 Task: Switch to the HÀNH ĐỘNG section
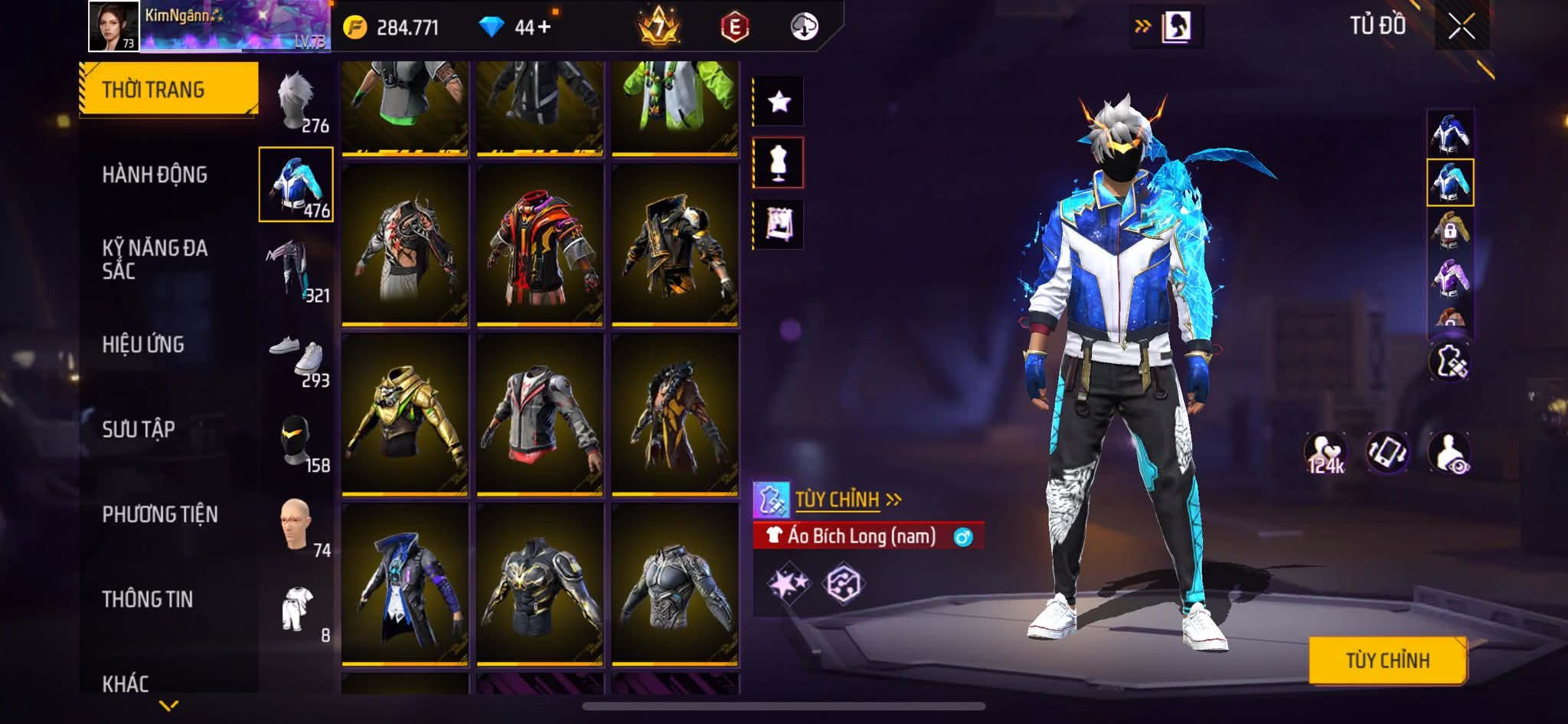tap(155, 175)
